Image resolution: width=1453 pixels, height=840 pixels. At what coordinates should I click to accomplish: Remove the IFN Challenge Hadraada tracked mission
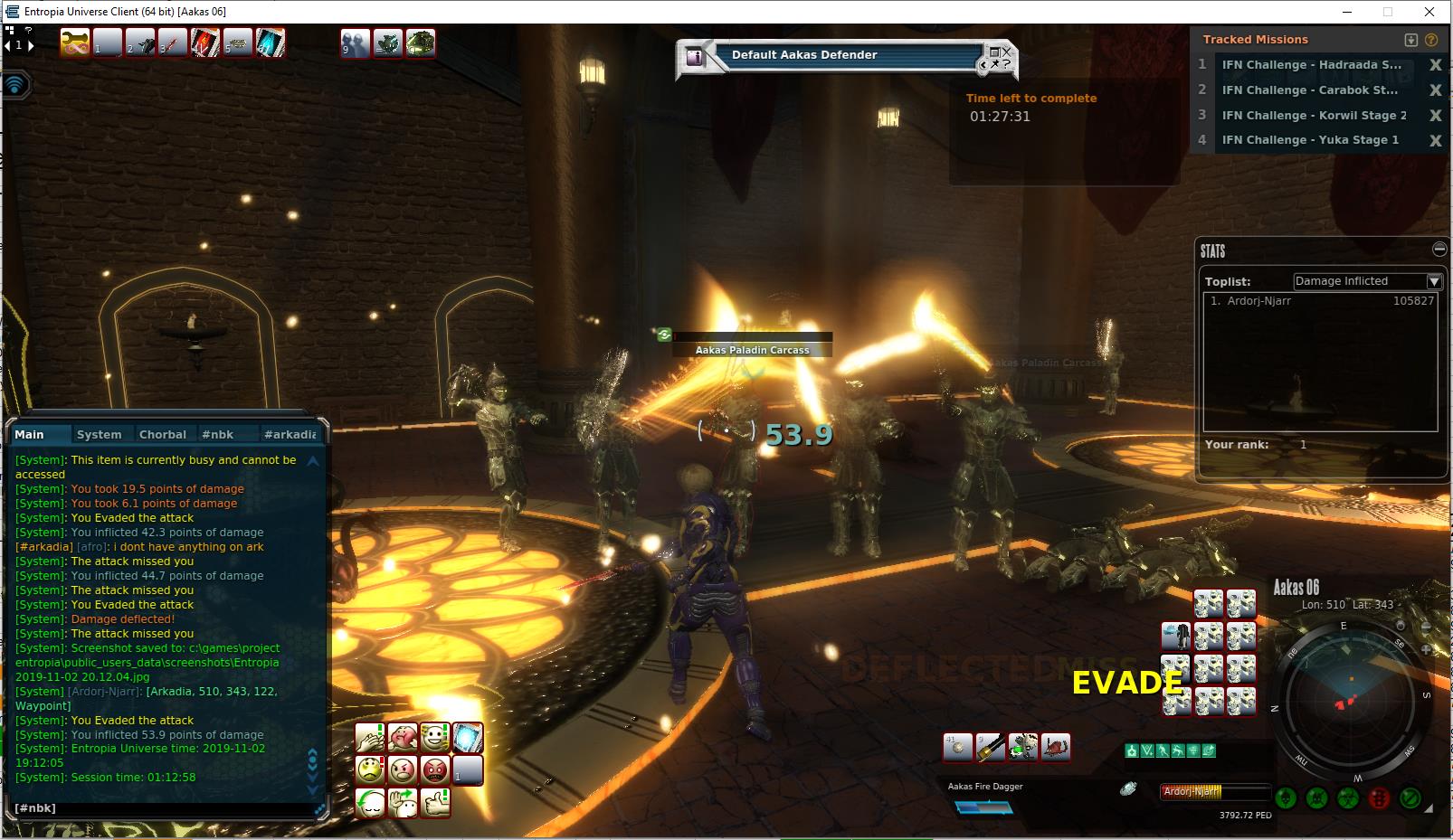point(1435,65)
